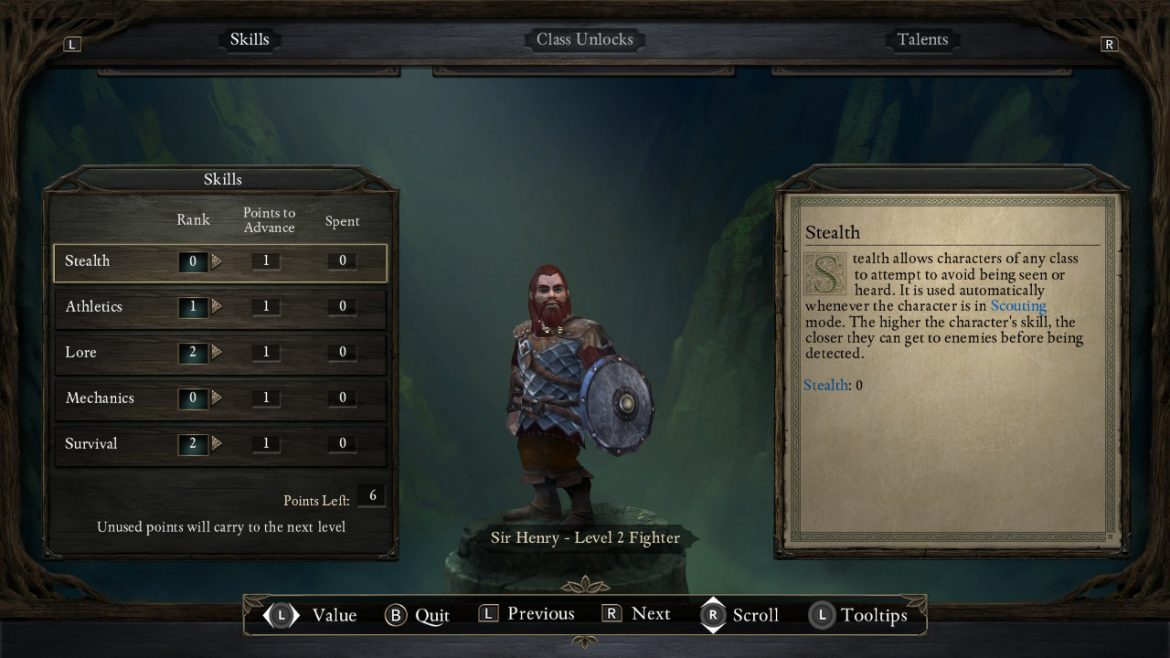The width and height of the screenshot is (1170, 658).
Task: Increase Lore rank with its arrow
Action: pyautogui.click(x=217, y=353)
